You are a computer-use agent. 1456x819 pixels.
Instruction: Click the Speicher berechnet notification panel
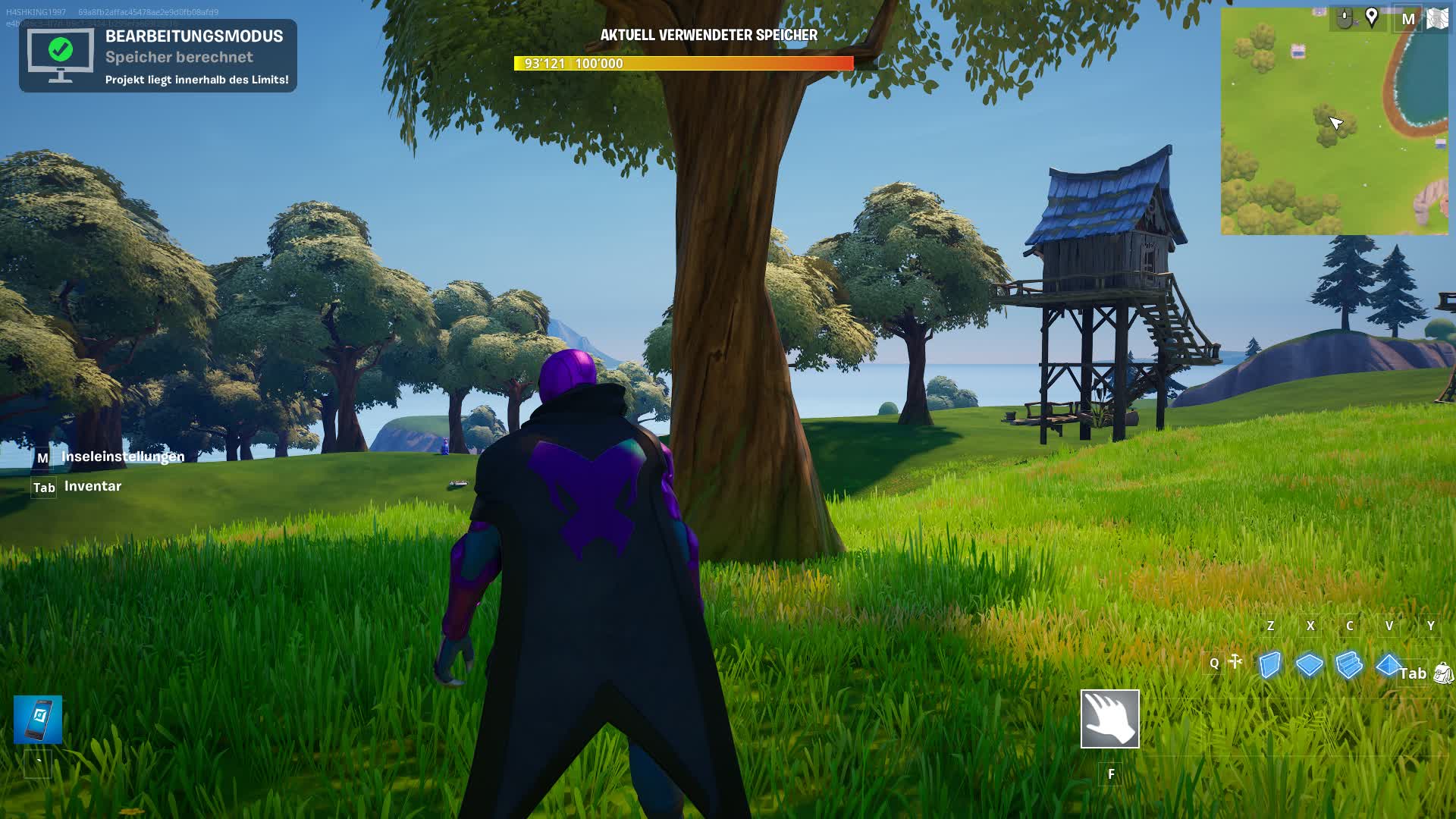point(159,55)
